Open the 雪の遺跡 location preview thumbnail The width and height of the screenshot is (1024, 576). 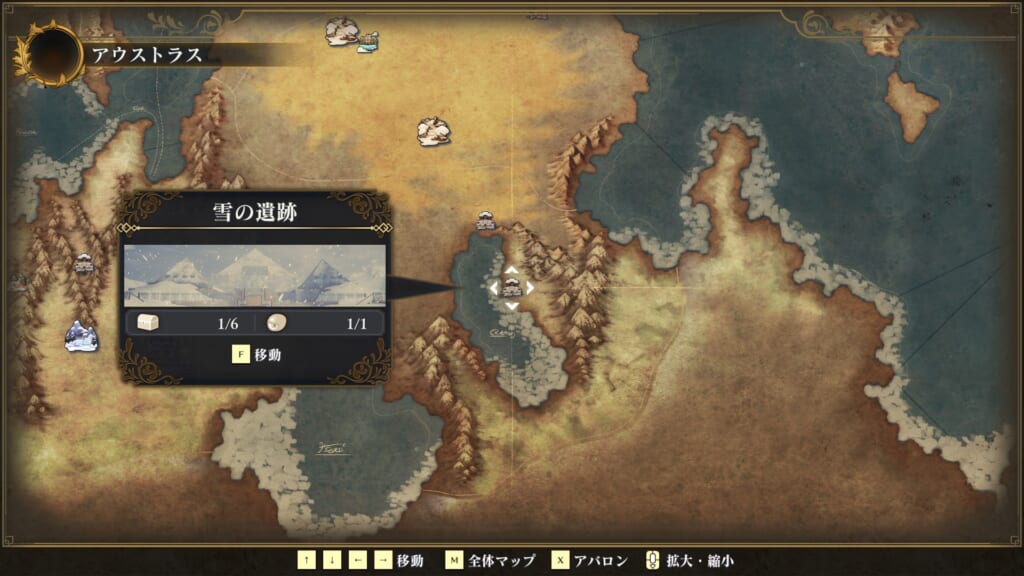254,275
